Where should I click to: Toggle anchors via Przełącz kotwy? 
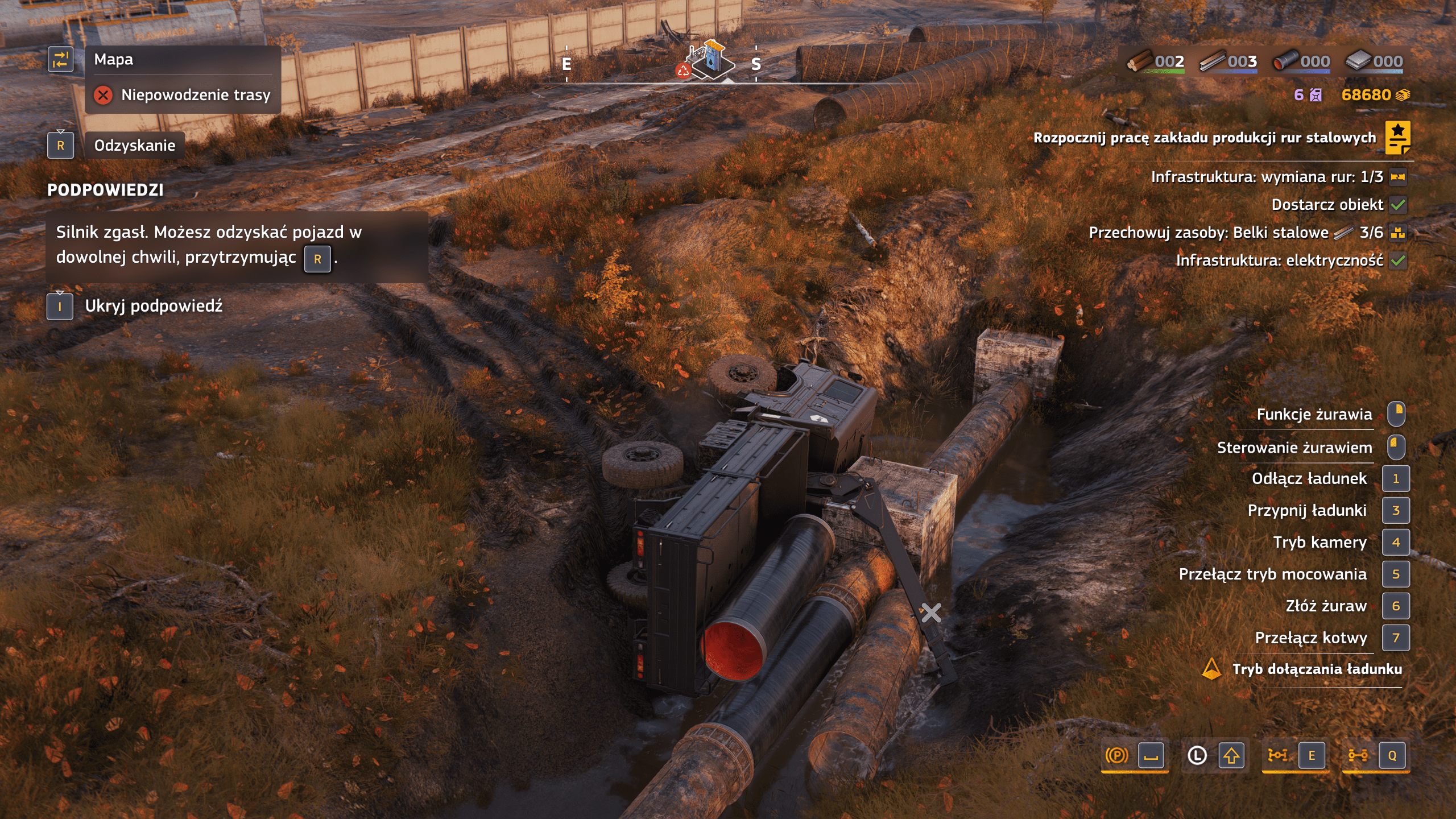(x=1310, y=638)
